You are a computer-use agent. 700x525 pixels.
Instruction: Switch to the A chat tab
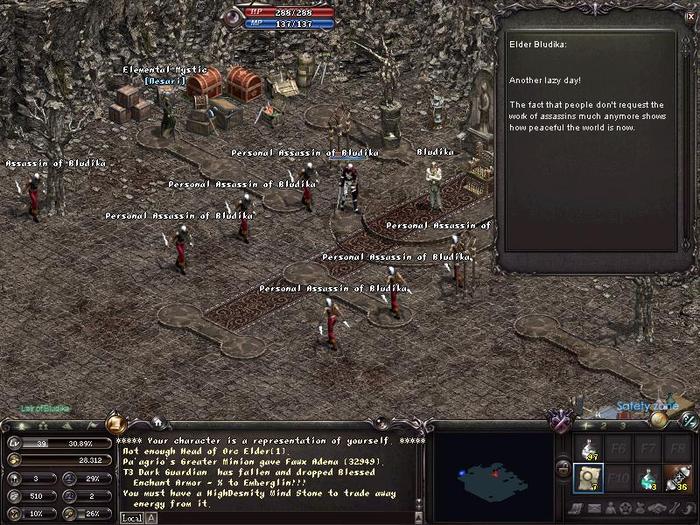coord(151,518)
